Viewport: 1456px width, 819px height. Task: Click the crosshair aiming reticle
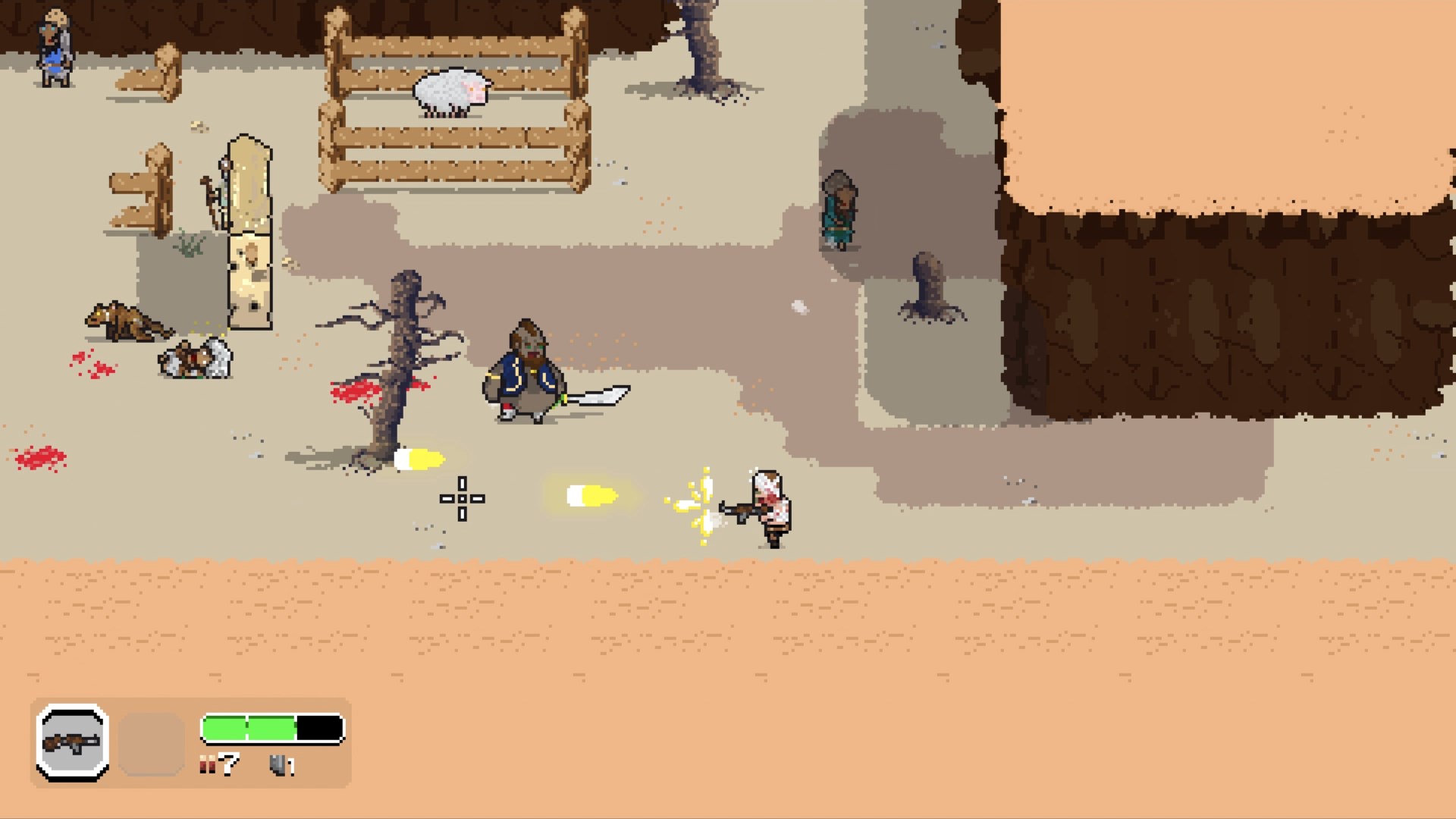pos(463,499)
